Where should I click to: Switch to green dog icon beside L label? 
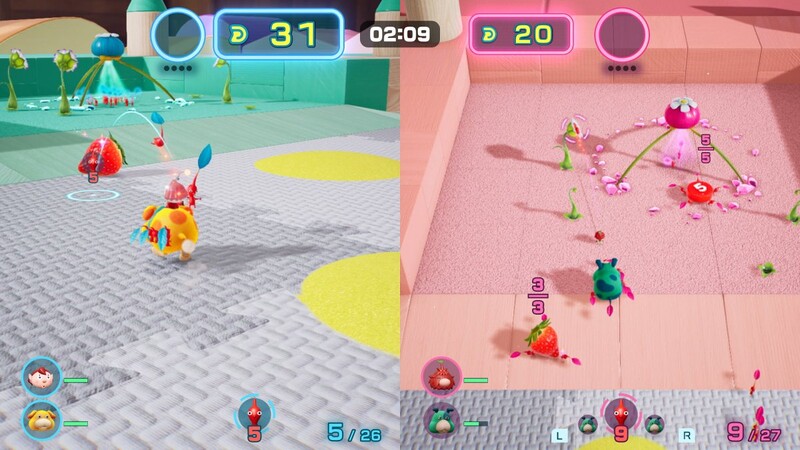pyautogui.click(x=588, y=423)
